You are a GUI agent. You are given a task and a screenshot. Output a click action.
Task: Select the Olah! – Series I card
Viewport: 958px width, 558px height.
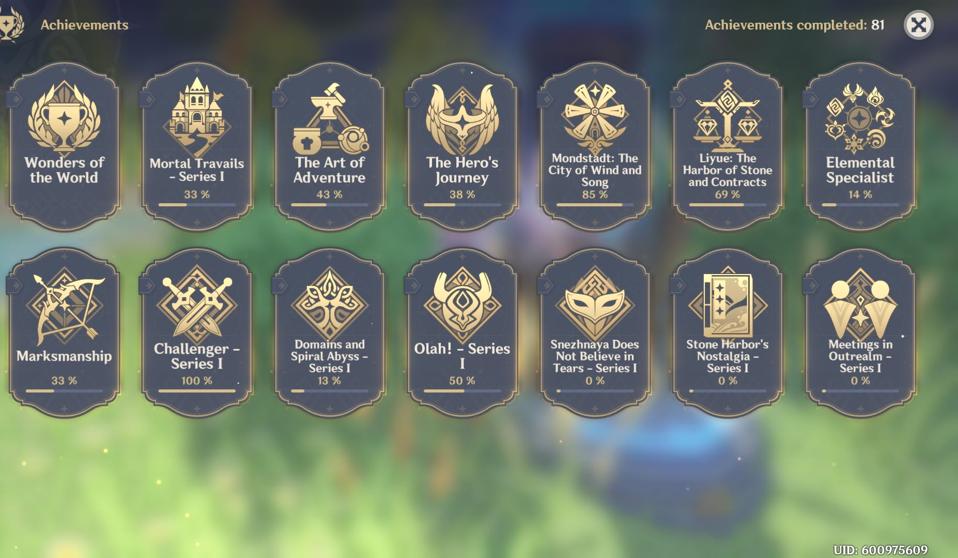(462, 331)
